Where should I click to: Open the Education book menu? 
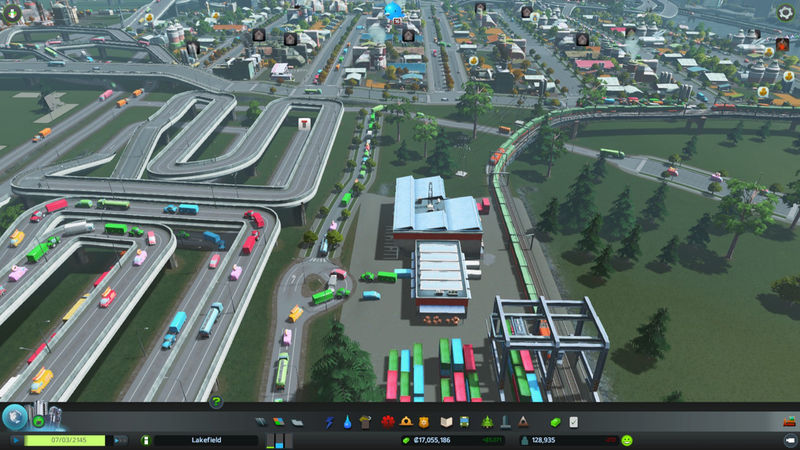pos(447,421)
